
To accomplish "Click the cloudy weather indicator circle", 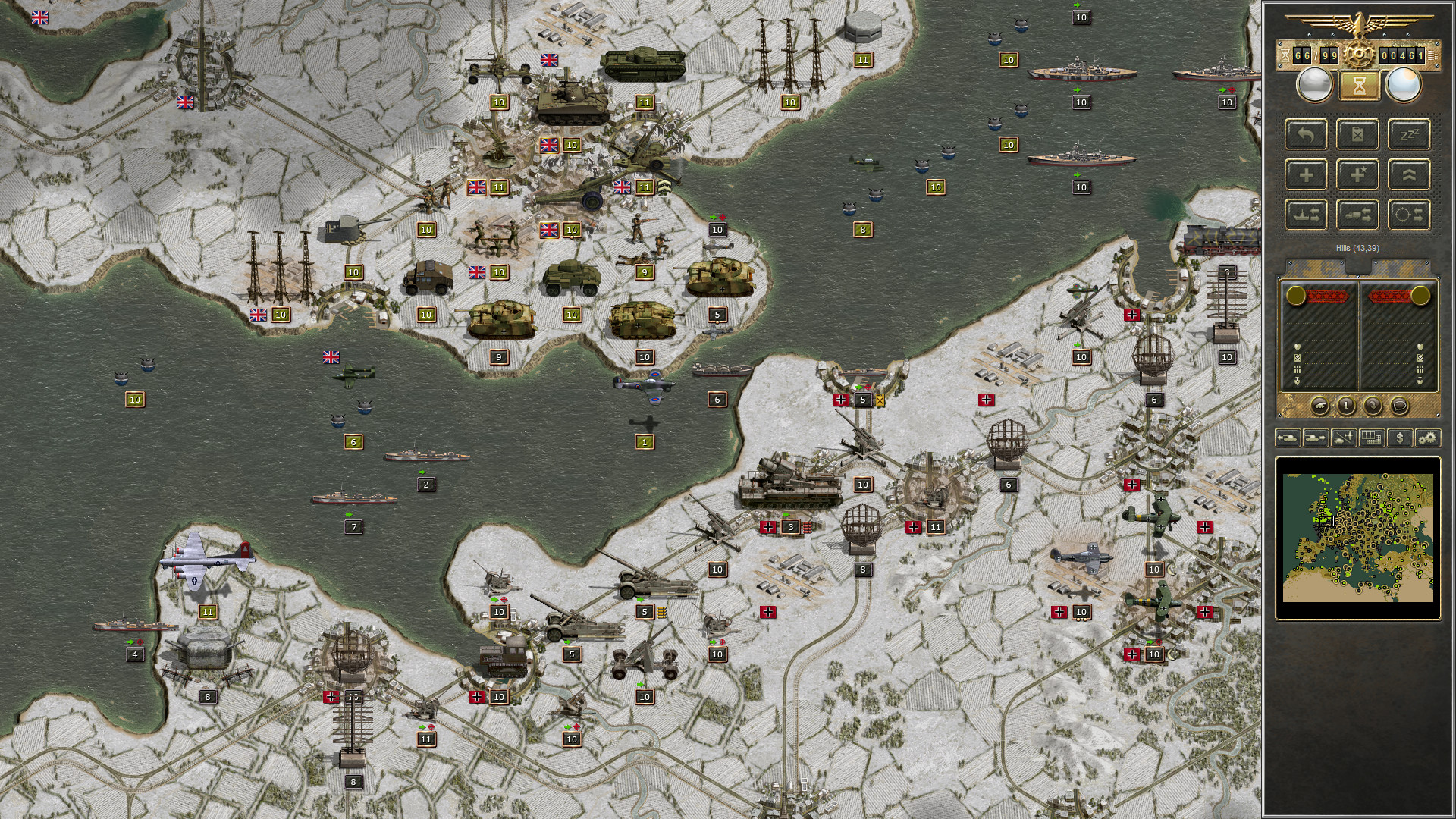I will pyautogui.click(x=1314, y=84).
